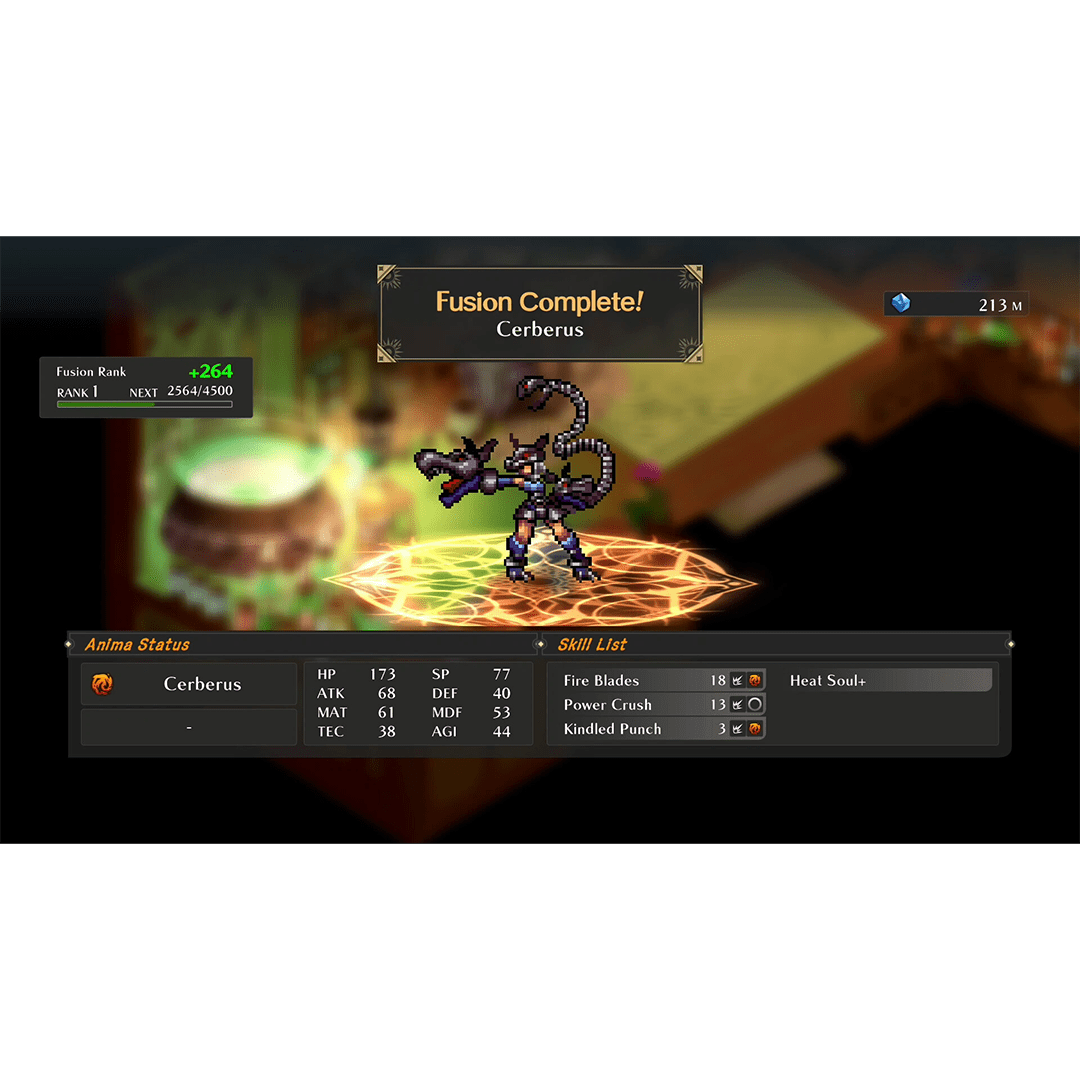Highlight the Heat Soul+ passive skill
This screenshot has width=1080, height=1080.
point(888,680)
